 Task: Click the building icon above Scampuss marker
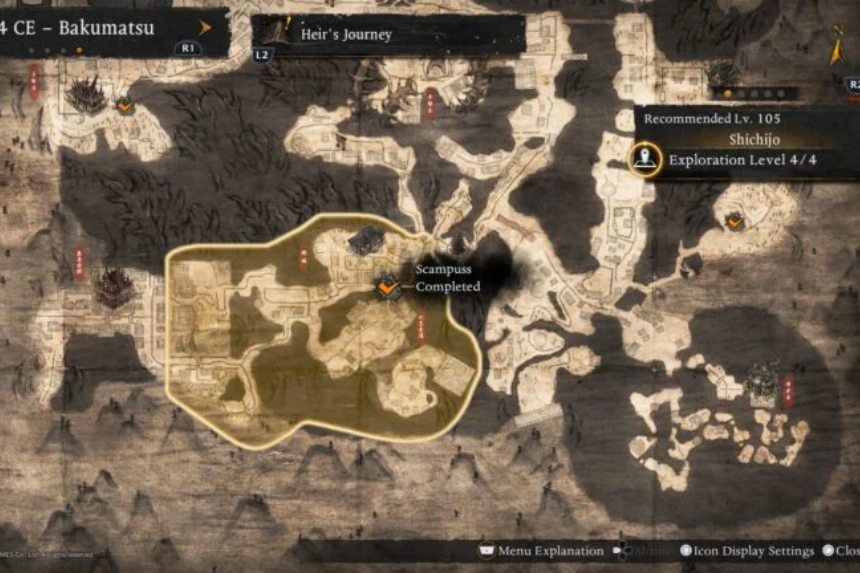tap(366, 239)
